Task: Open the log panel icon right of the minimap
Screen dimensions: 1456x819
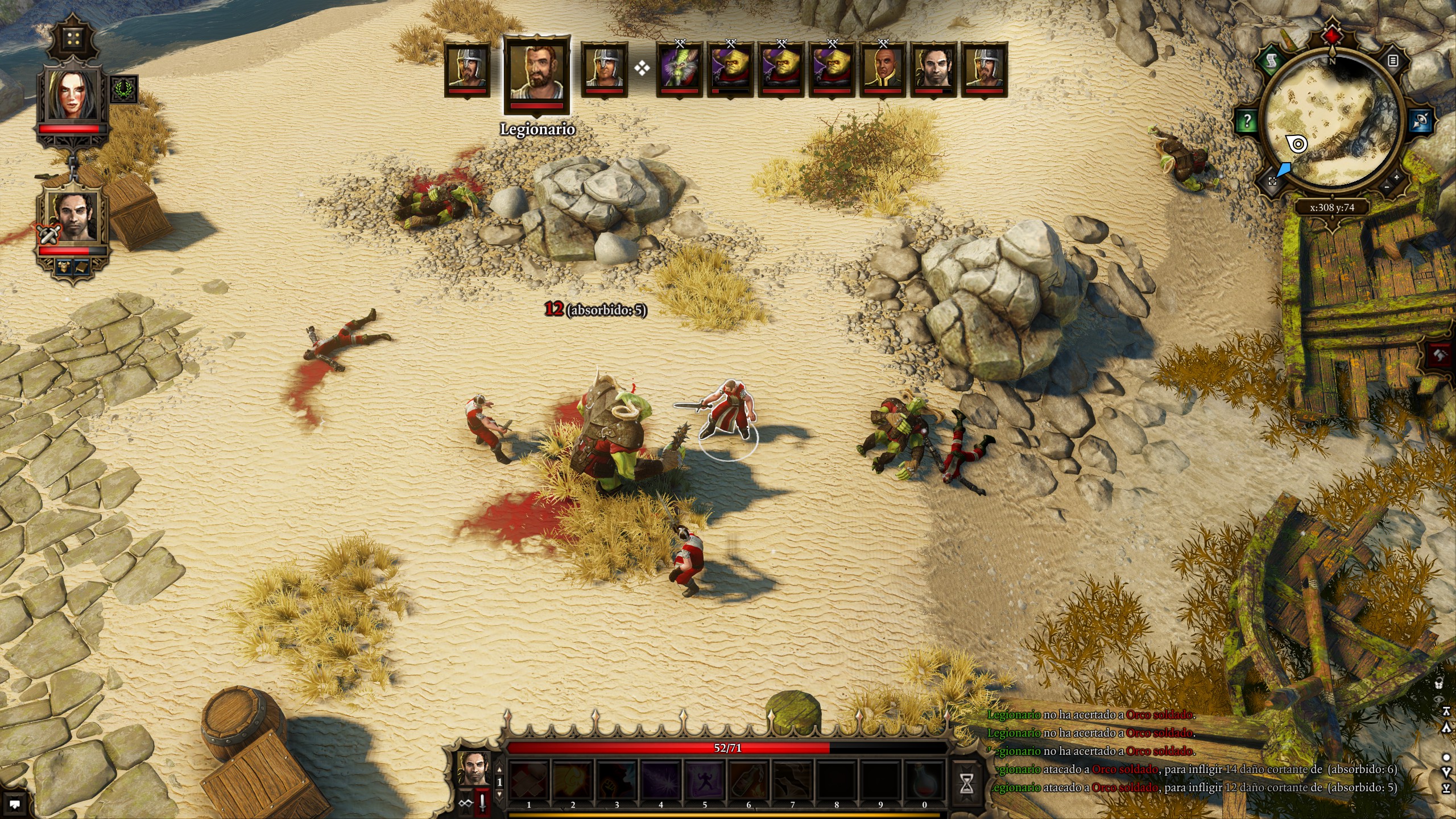Action: point(1393,61)
